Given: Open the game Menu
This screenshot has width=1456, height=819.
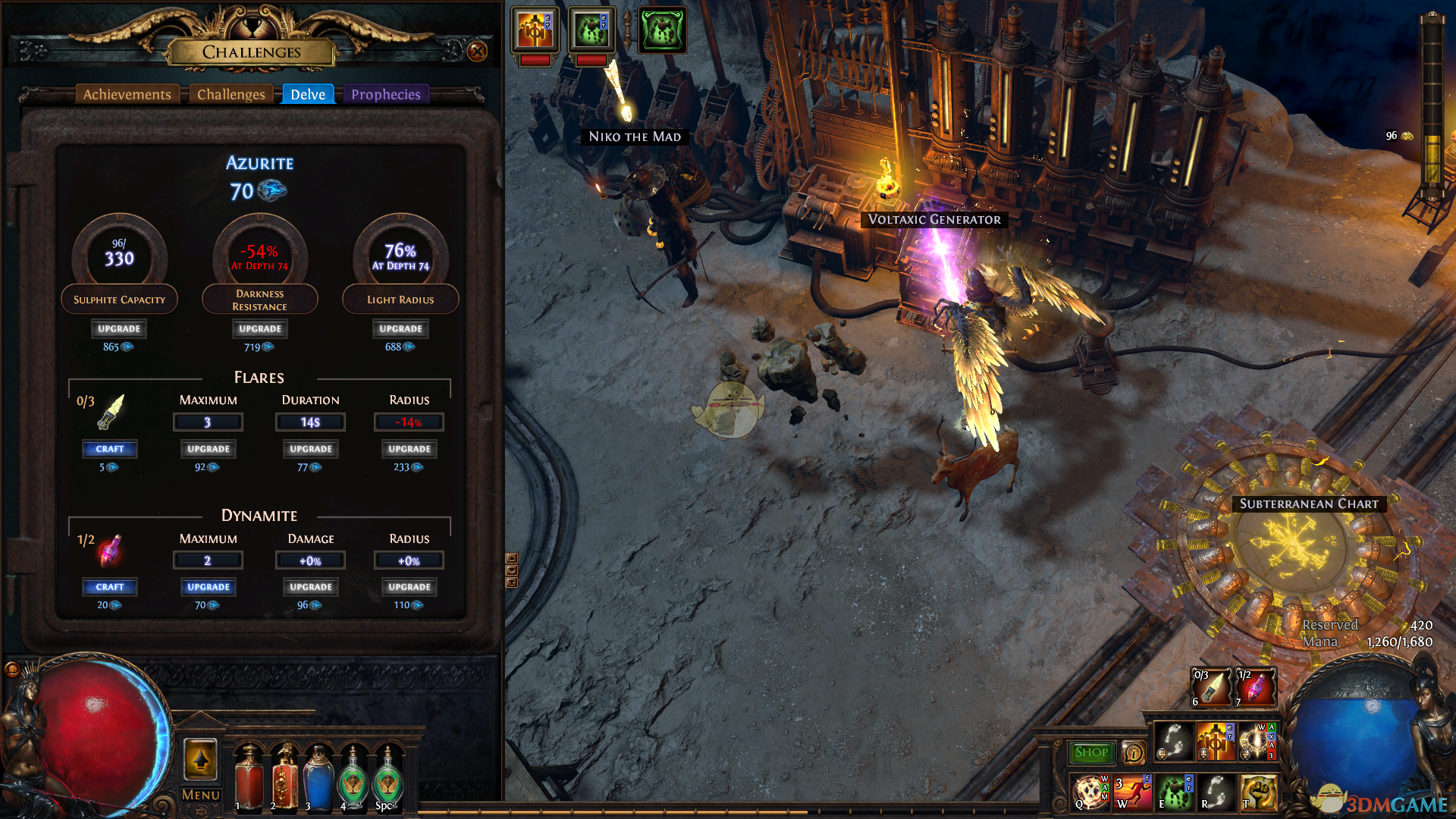Looking at the screenshot, I should click(200, 795).
